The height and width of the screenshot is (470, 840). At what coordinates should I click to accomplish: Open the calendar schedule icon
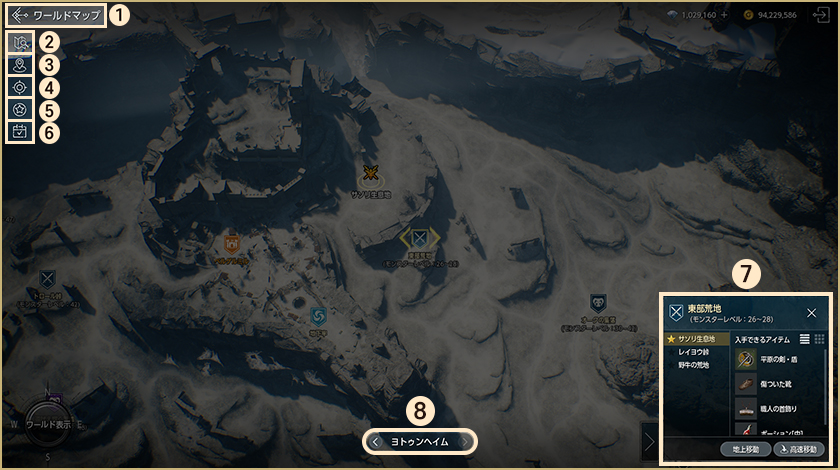(x=19, y=130)
